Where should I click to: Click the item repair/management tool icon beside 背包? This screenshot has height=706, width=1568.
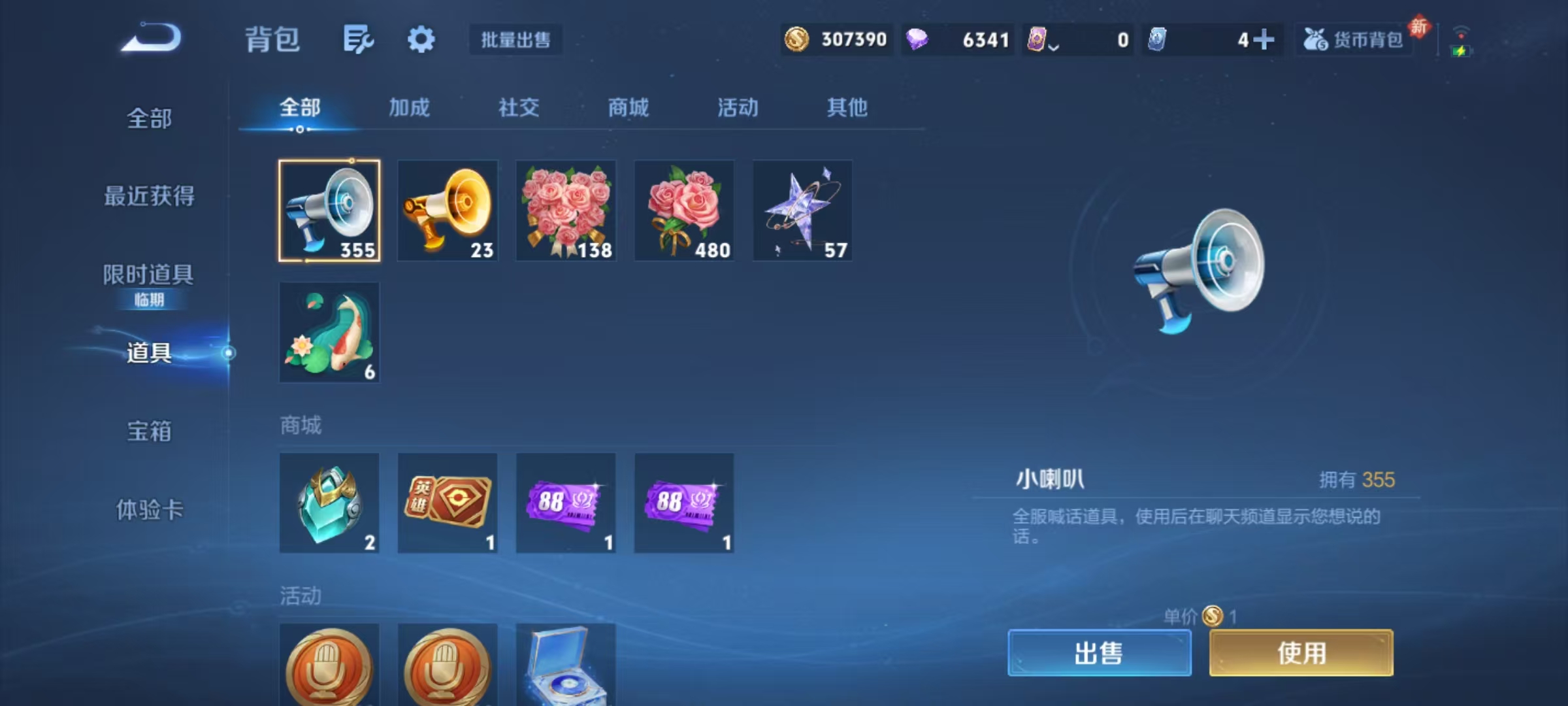pyautogui.click(x=359, y=39)
